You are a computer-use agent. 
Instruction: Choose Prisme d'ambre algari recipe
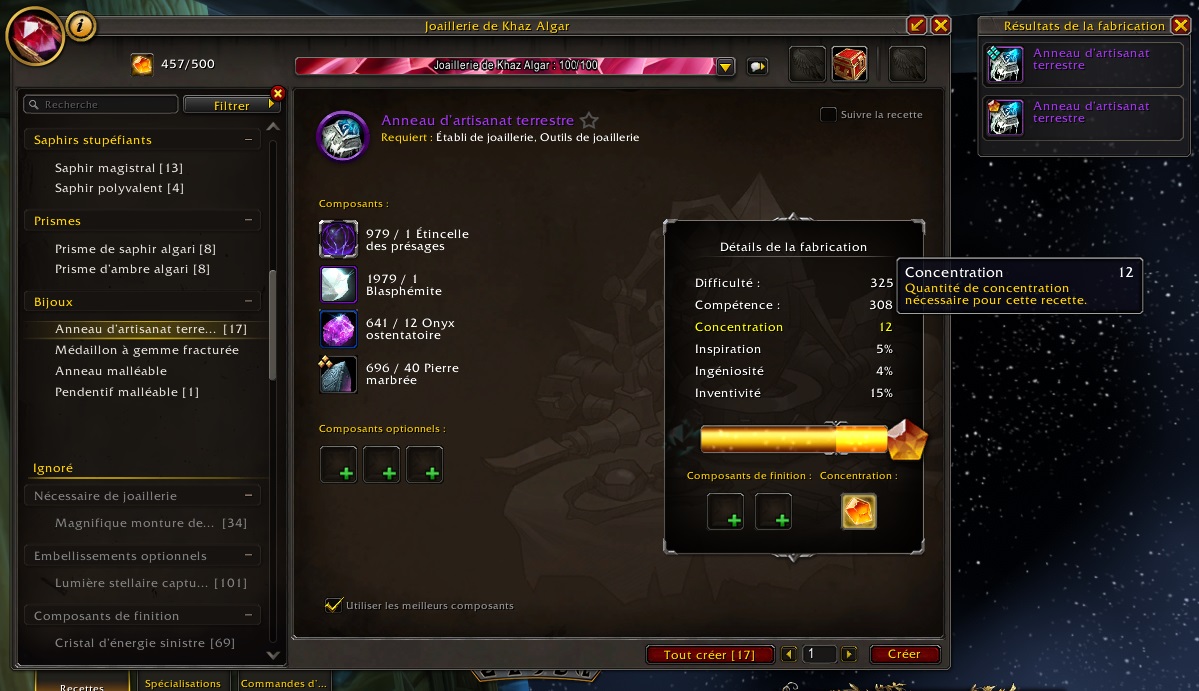coord(132,269)
